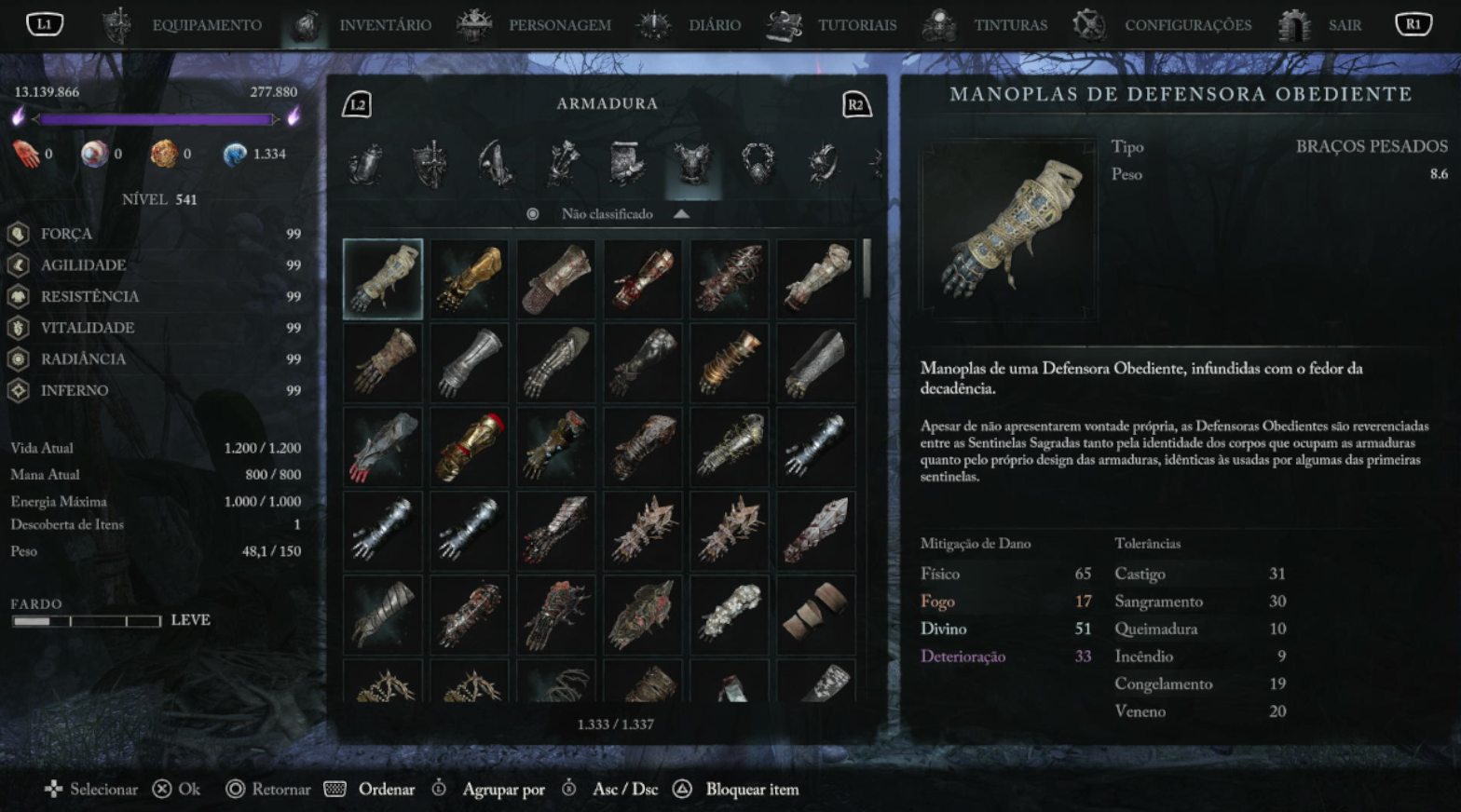This screenshot has width=1461, height=812.
Task: Go to the Diário menu
Action: (714, 25)
